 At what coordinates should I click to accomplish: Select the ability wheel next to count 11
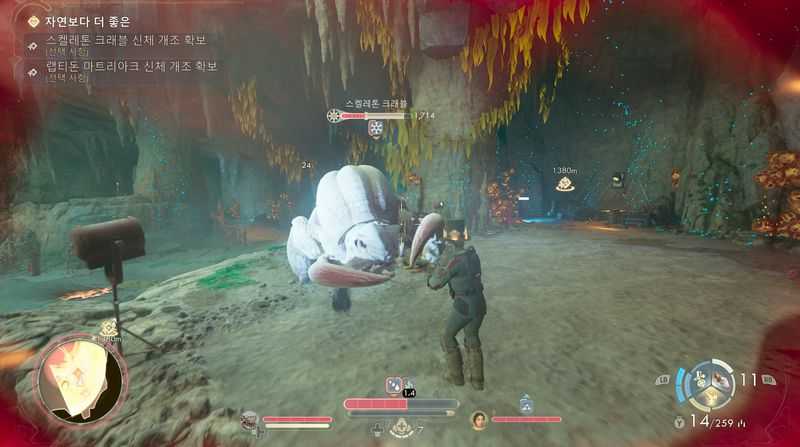click(711, 385)
